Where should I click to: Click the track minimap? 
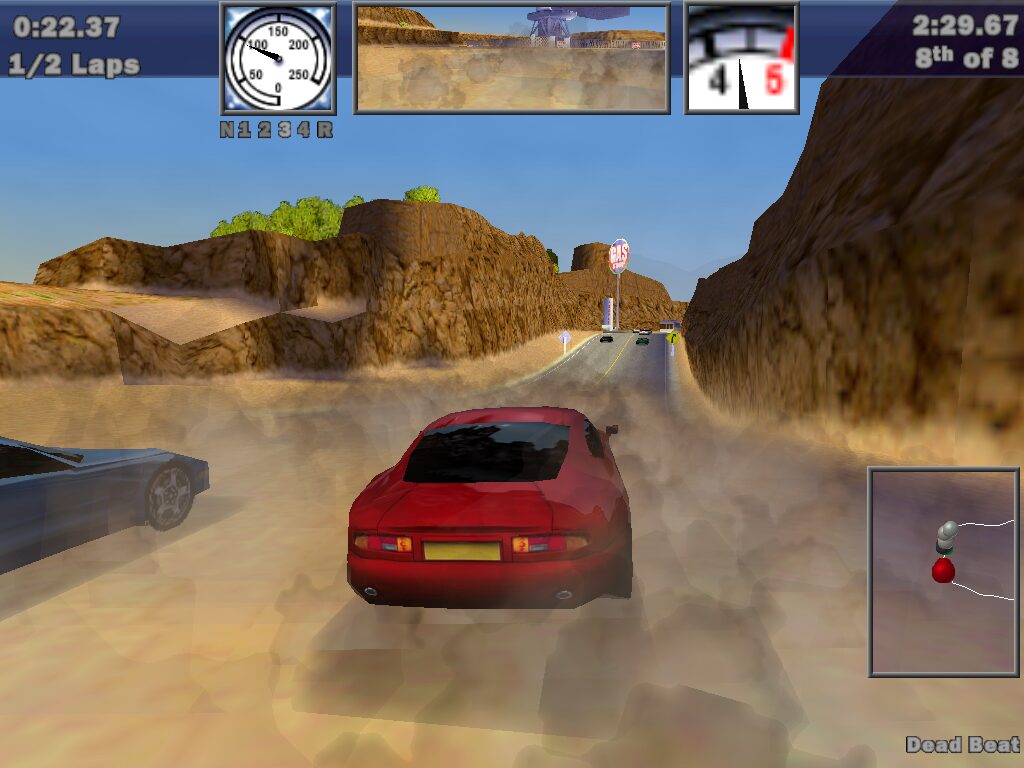pos(944,572)
